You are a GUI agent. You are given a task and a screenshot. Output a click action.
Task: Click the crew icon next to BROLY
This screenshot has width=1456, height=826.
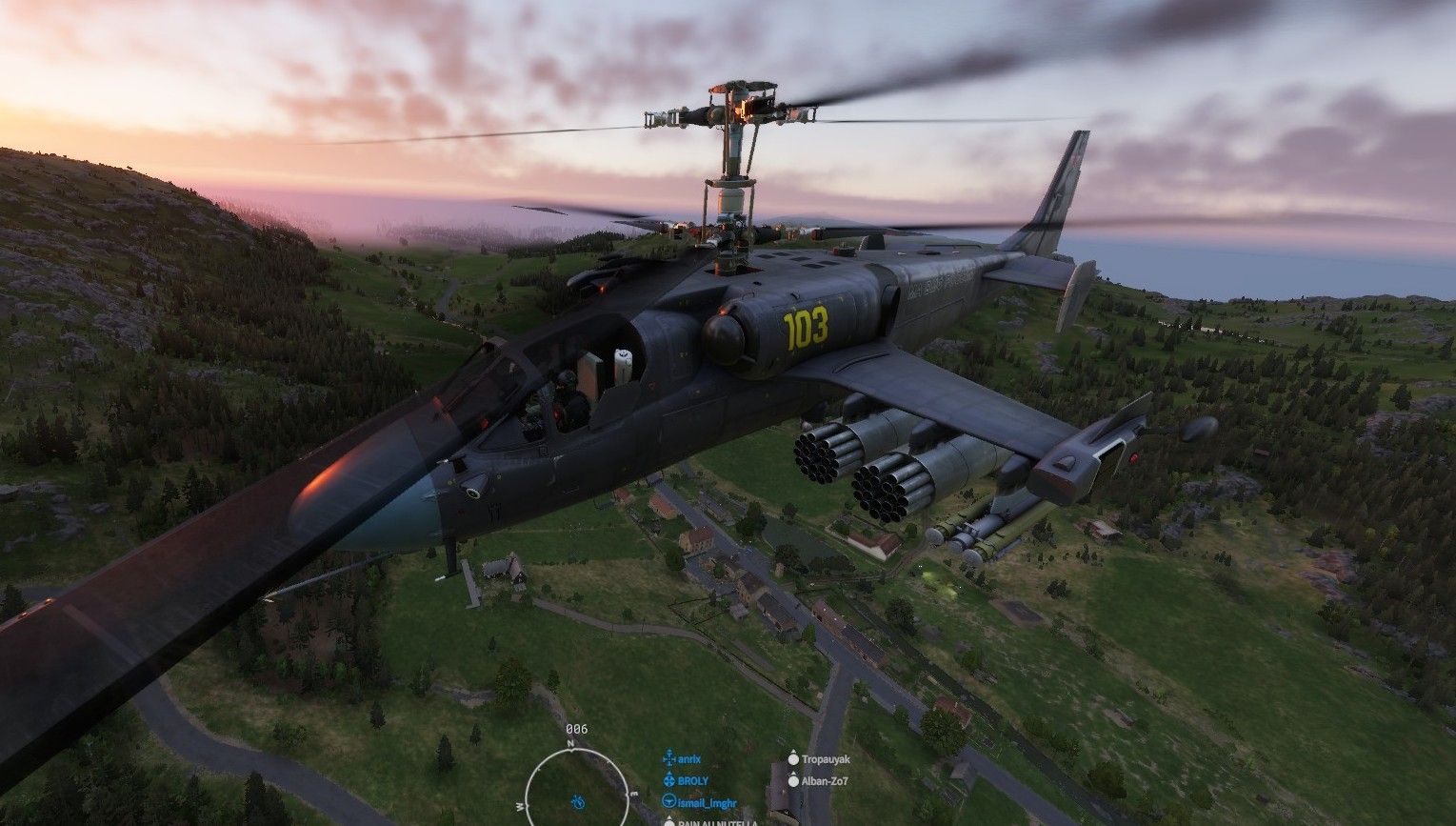(x=668, y=781)
